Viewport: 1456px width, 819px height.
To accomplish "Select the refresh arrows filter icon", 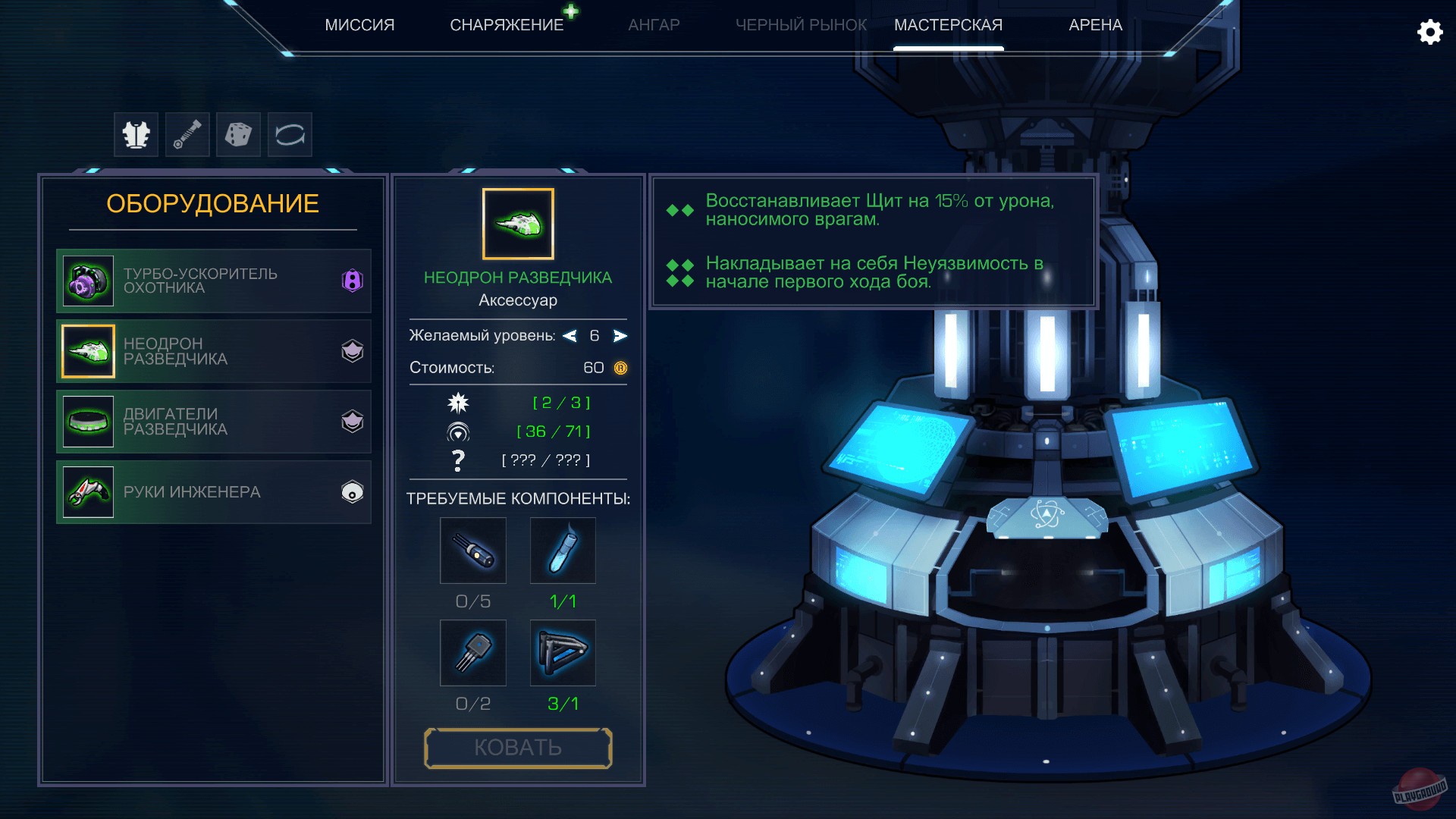I will 289,134.
